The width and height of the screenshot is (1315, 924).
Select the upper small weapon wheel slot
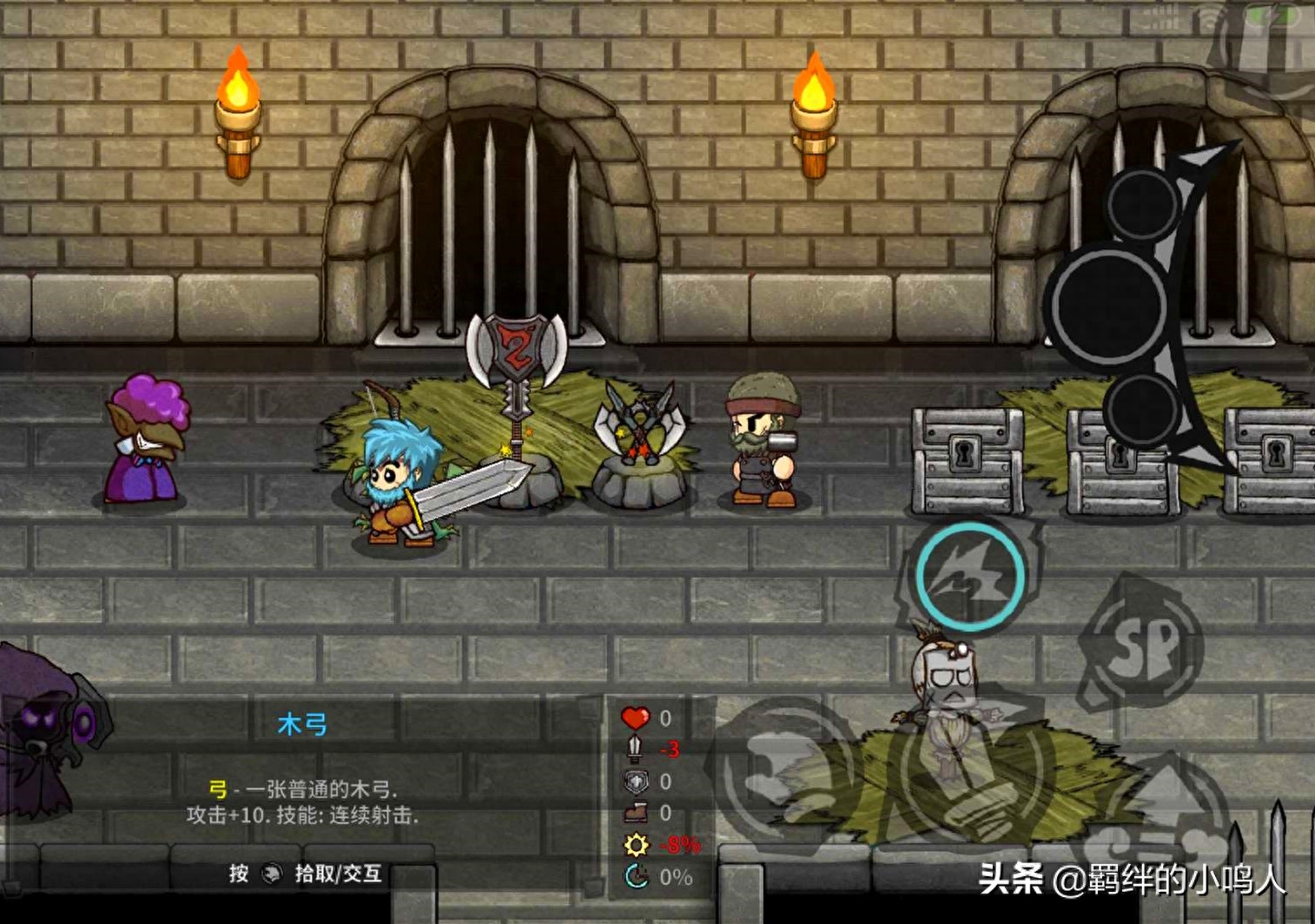[x=1141, y=204]
